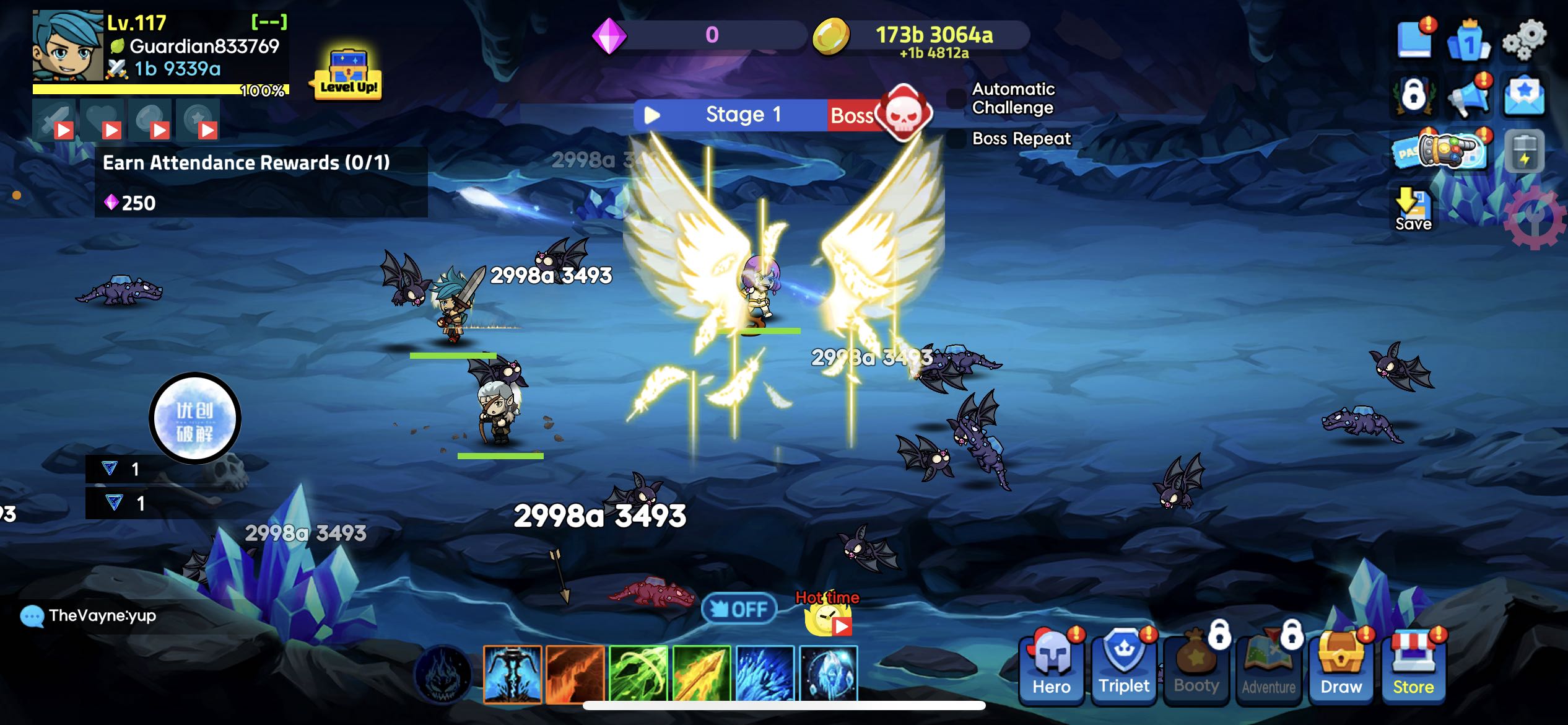Toggle the Boss Repeat checkbox

pos(957,139)
